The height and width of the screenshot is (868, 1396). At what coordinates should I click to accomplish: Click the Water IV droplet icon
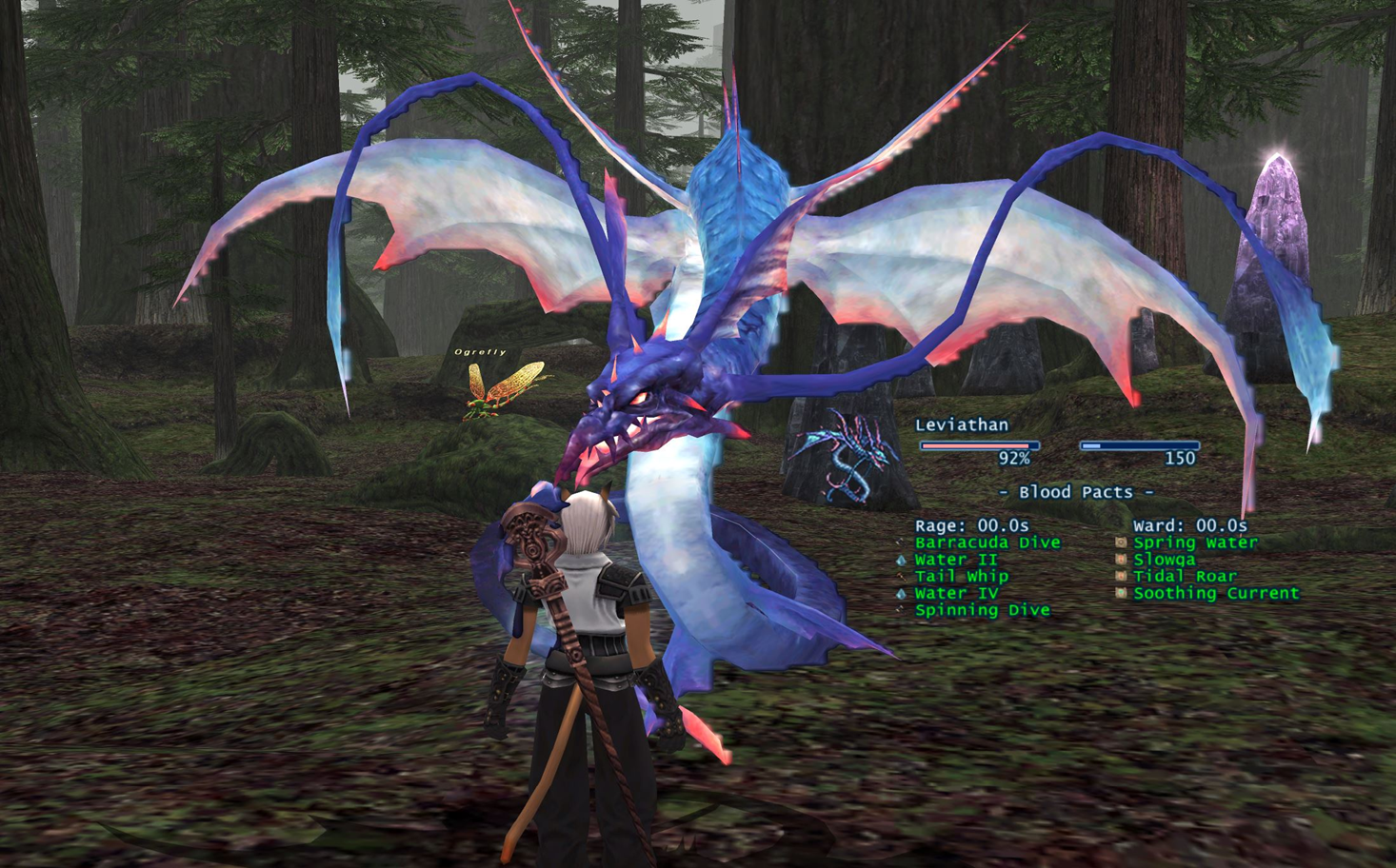[899, 592]
